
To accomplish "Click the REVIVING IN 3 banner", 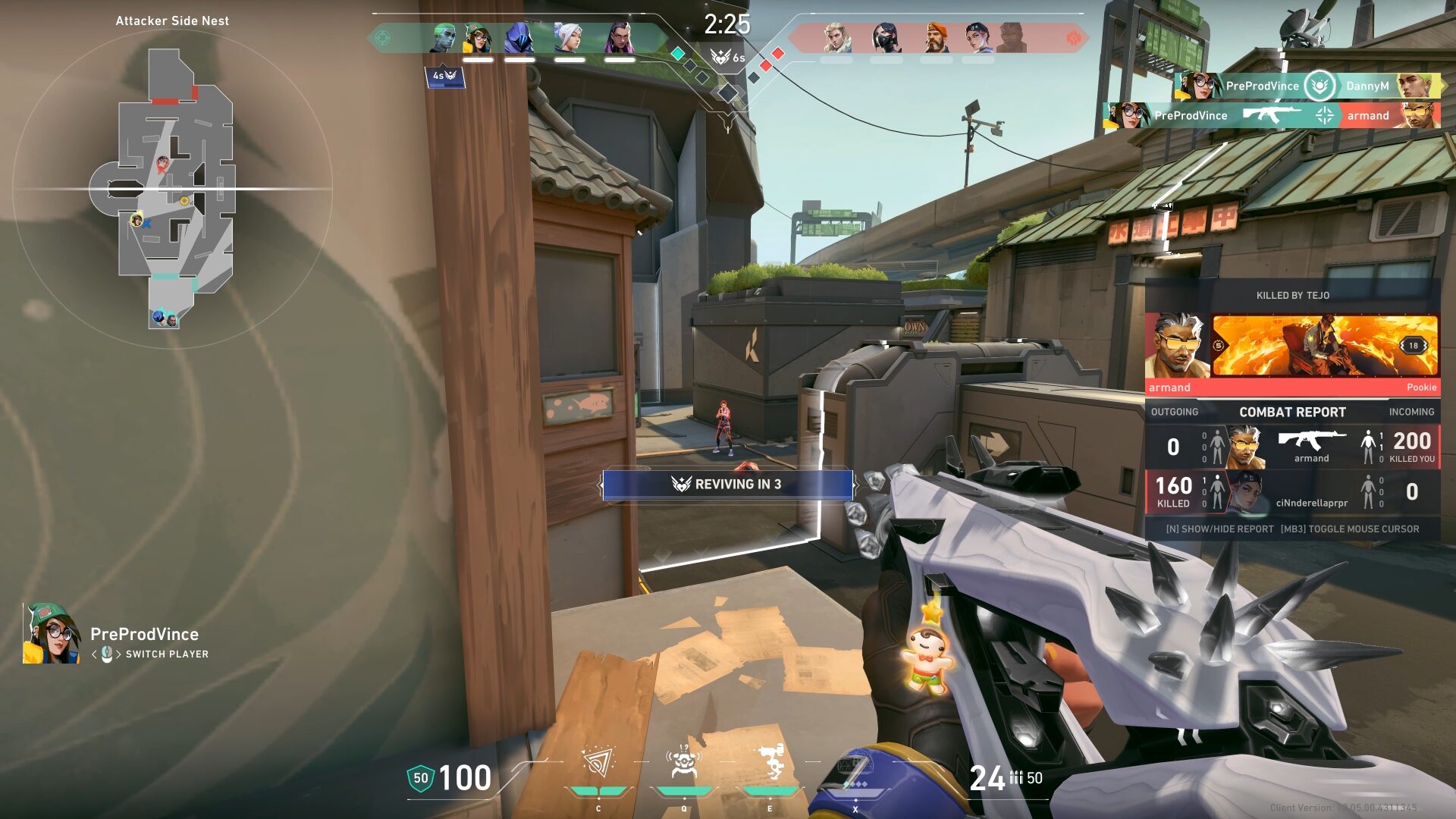I will click(x=726, y=485).
